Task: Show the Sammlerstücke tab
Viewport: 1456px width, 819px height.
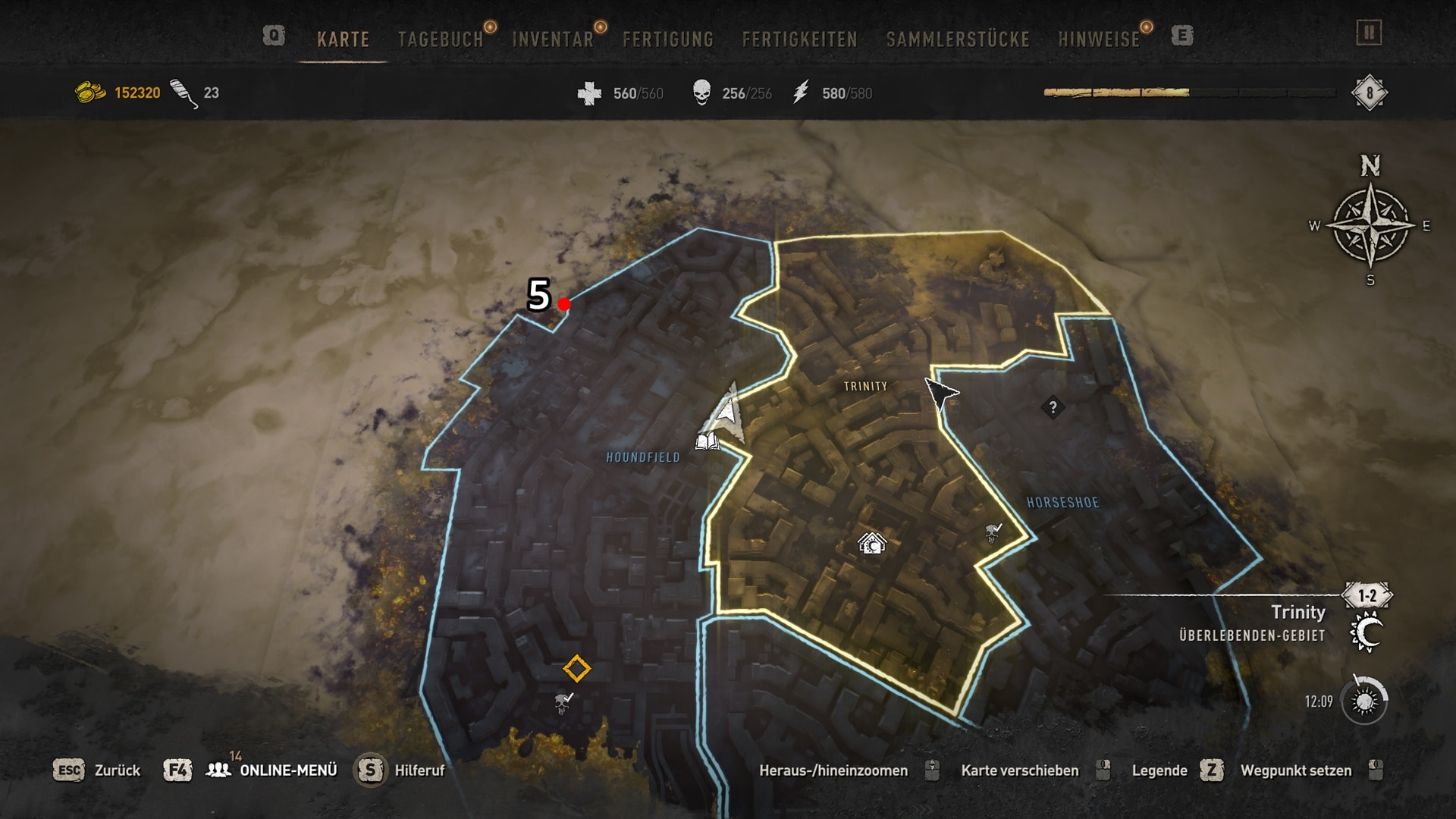Action: 957,39
